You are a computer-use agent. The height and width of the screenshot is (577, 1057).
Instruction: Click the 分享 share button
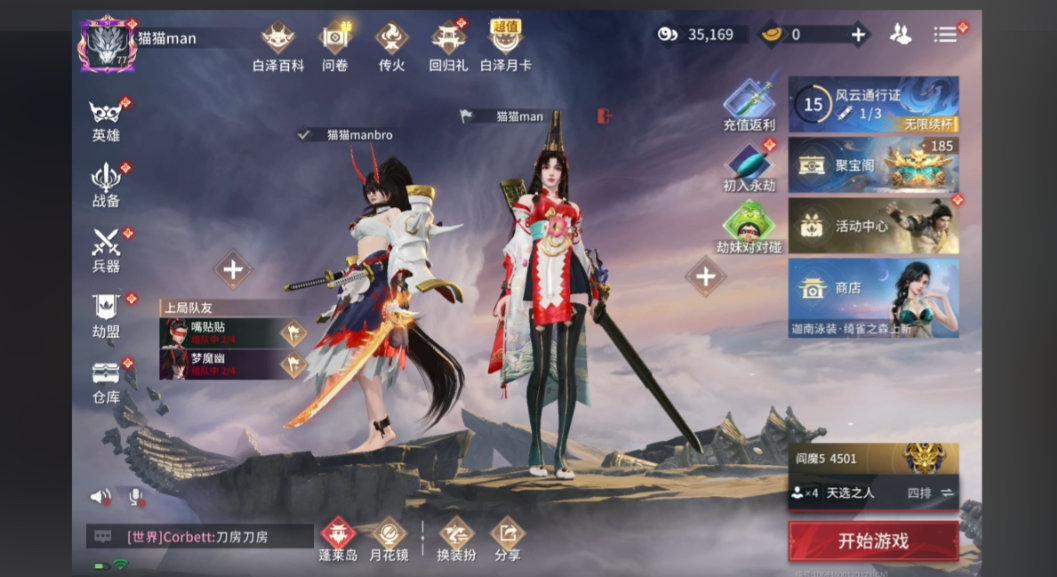507,539
